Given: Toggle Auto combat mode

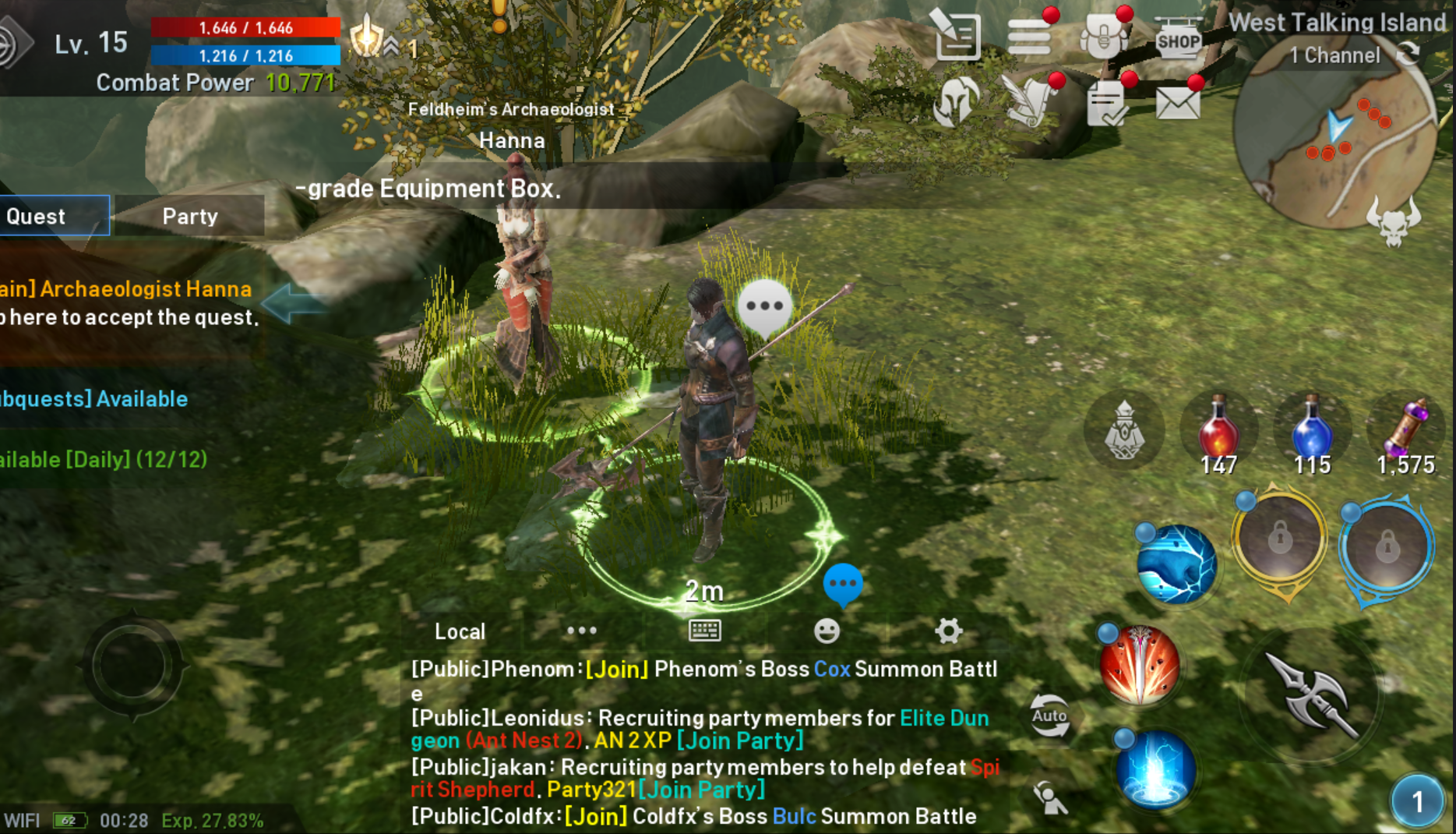Looking at the screenshot, I should coord(1050,715).
